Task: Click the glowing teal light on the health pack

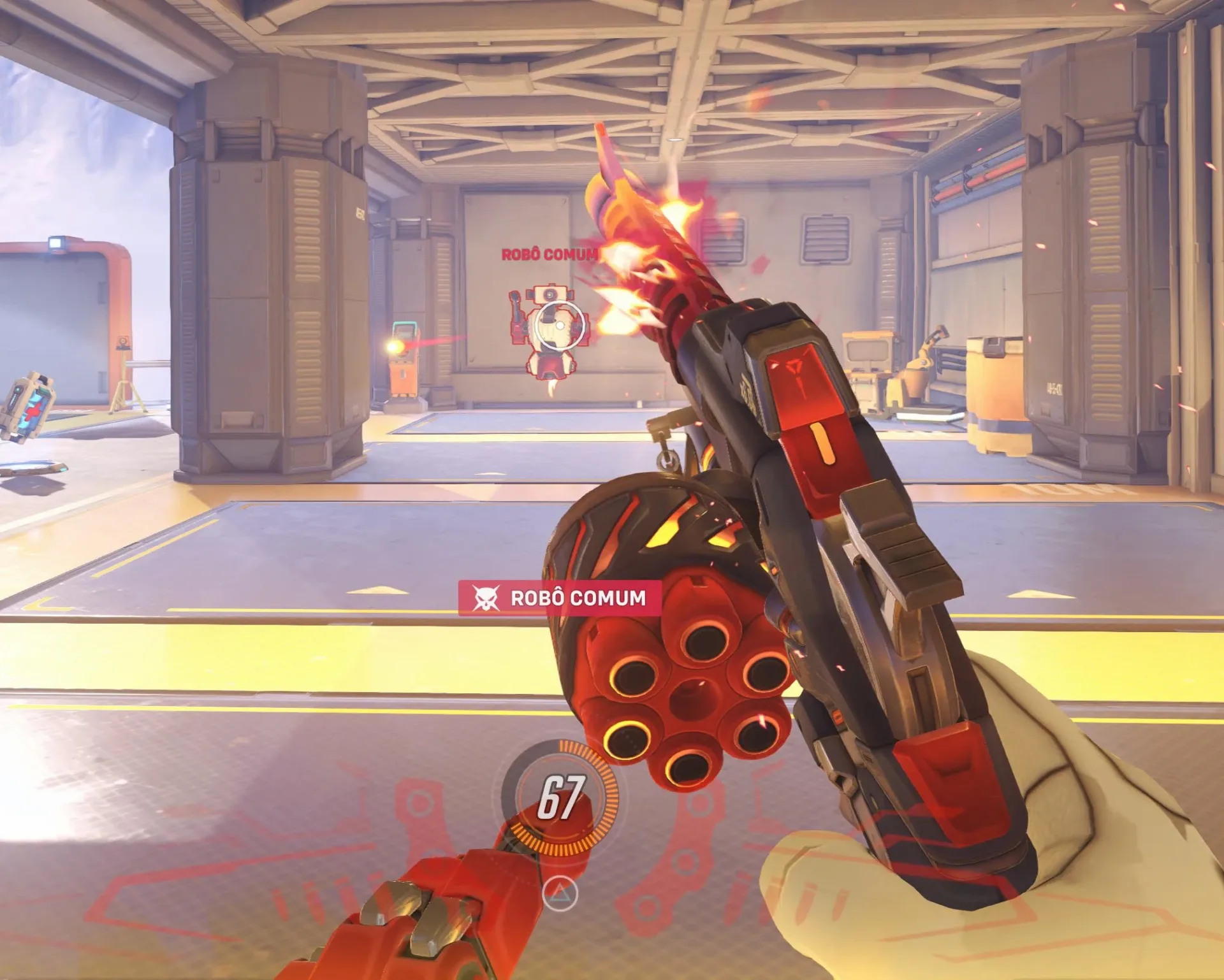Action: pos(18,390)
